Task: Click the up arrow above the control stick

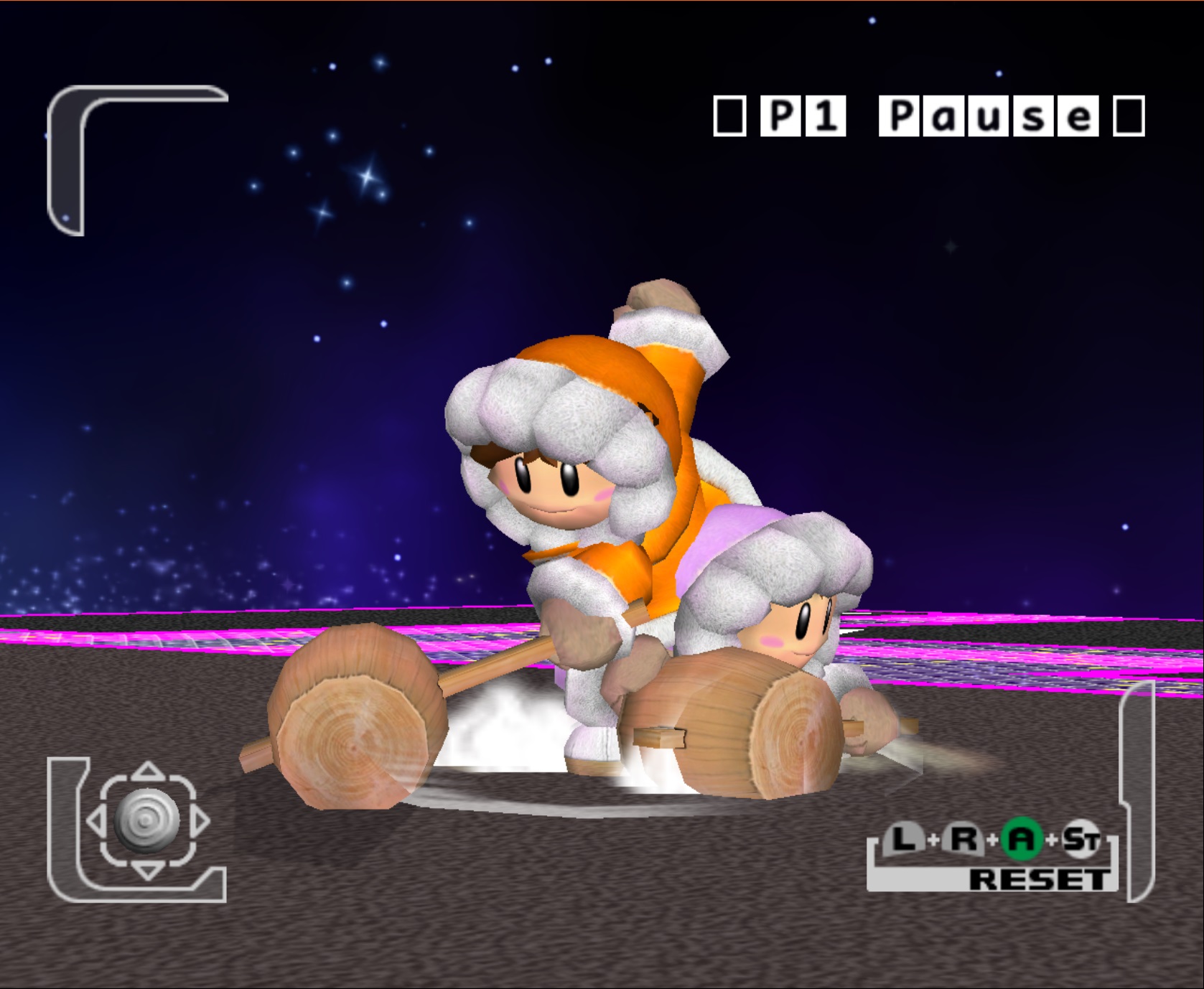Action: (147, 769)
